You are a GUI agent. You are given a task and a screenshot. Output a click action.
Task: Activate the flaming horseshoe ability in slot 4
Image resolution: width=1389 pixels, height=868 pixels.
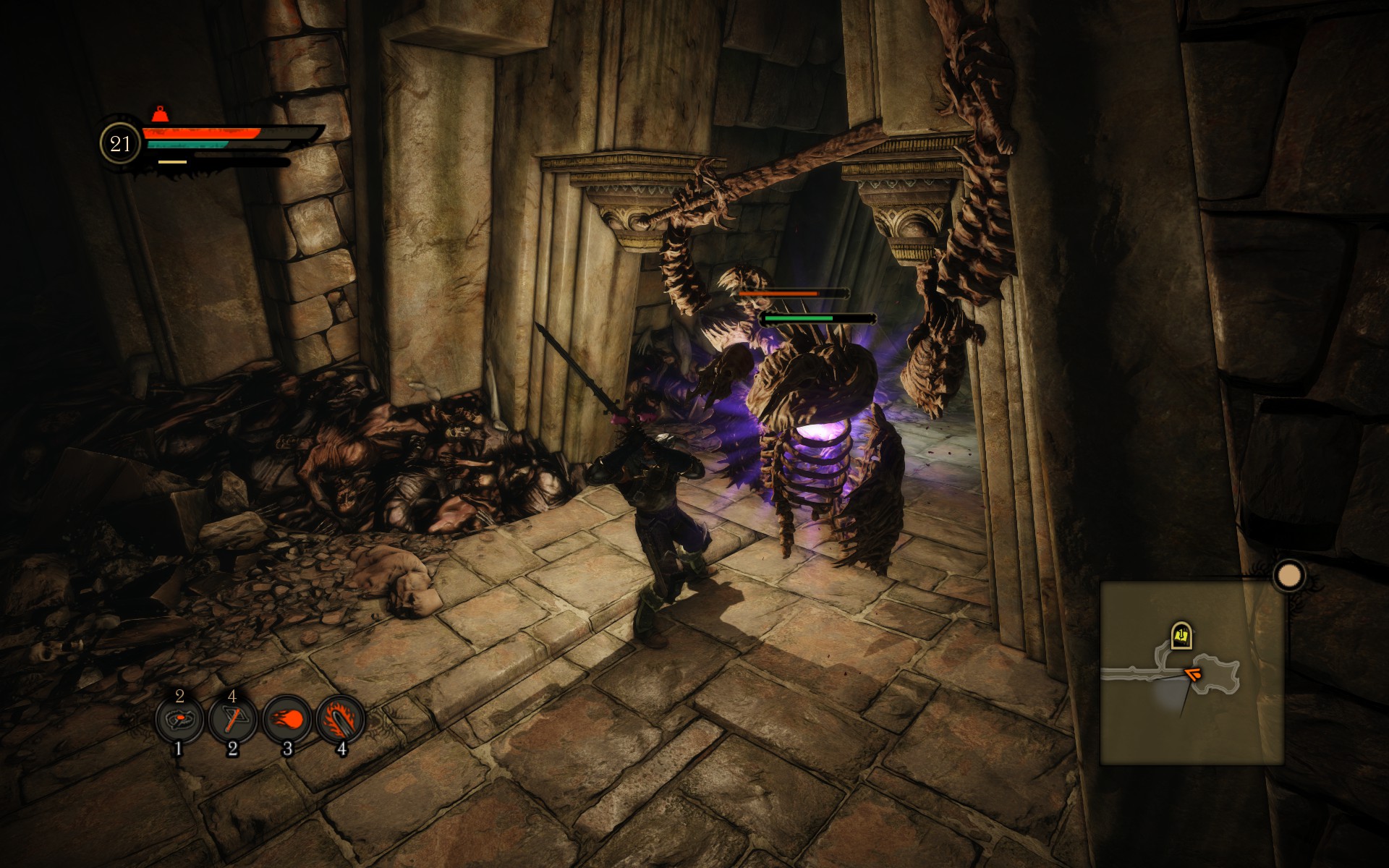[340, 720]
